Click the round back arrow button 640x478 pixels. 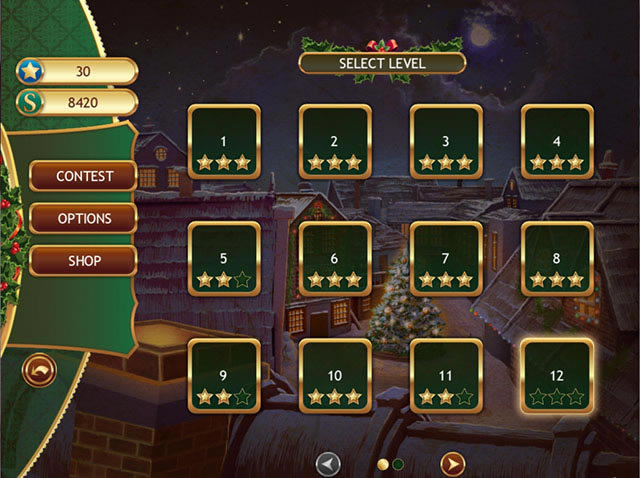[x=39, y=371]
